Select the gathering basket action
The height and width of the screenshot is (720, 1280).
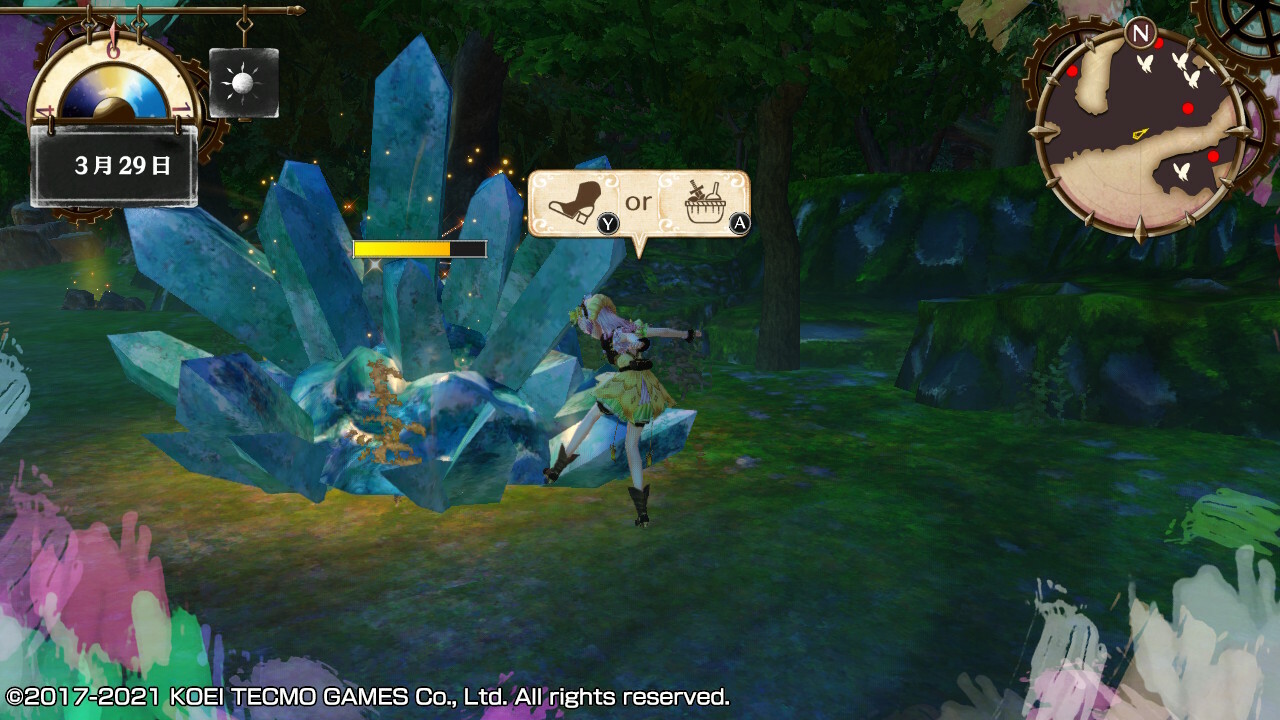[708, 203]
